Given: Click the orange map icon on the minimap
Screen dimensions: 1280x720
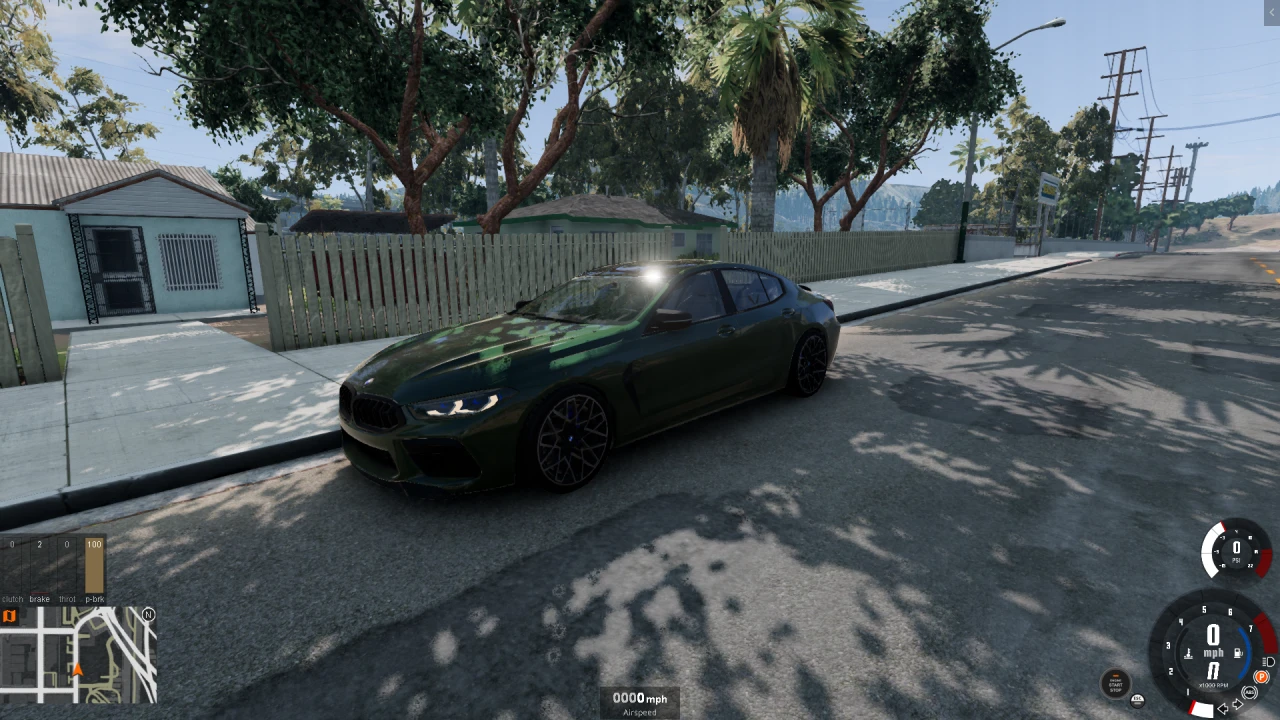Looking at the screenshot, I should coord(9,614).
